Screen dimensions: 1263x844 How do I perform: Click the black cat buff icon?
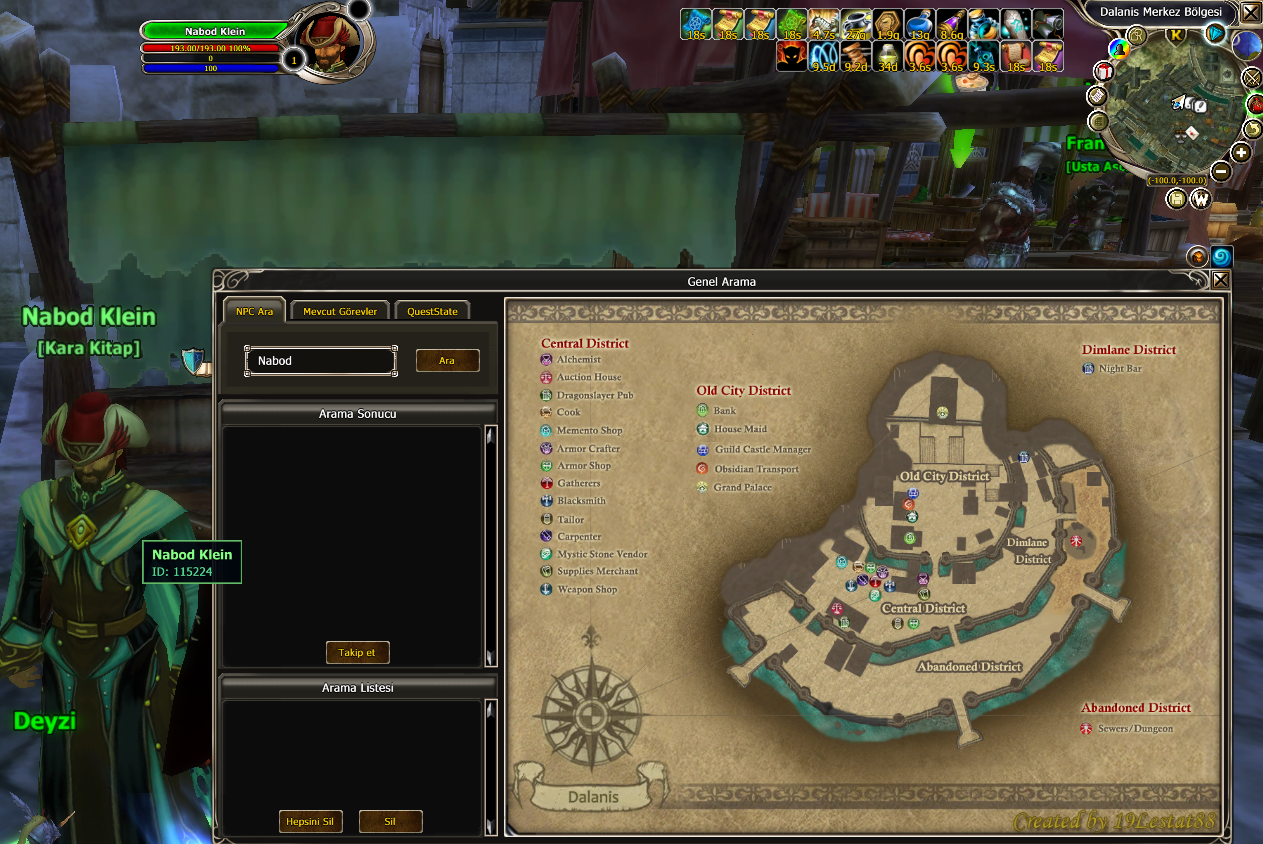(x=791, y=56)
